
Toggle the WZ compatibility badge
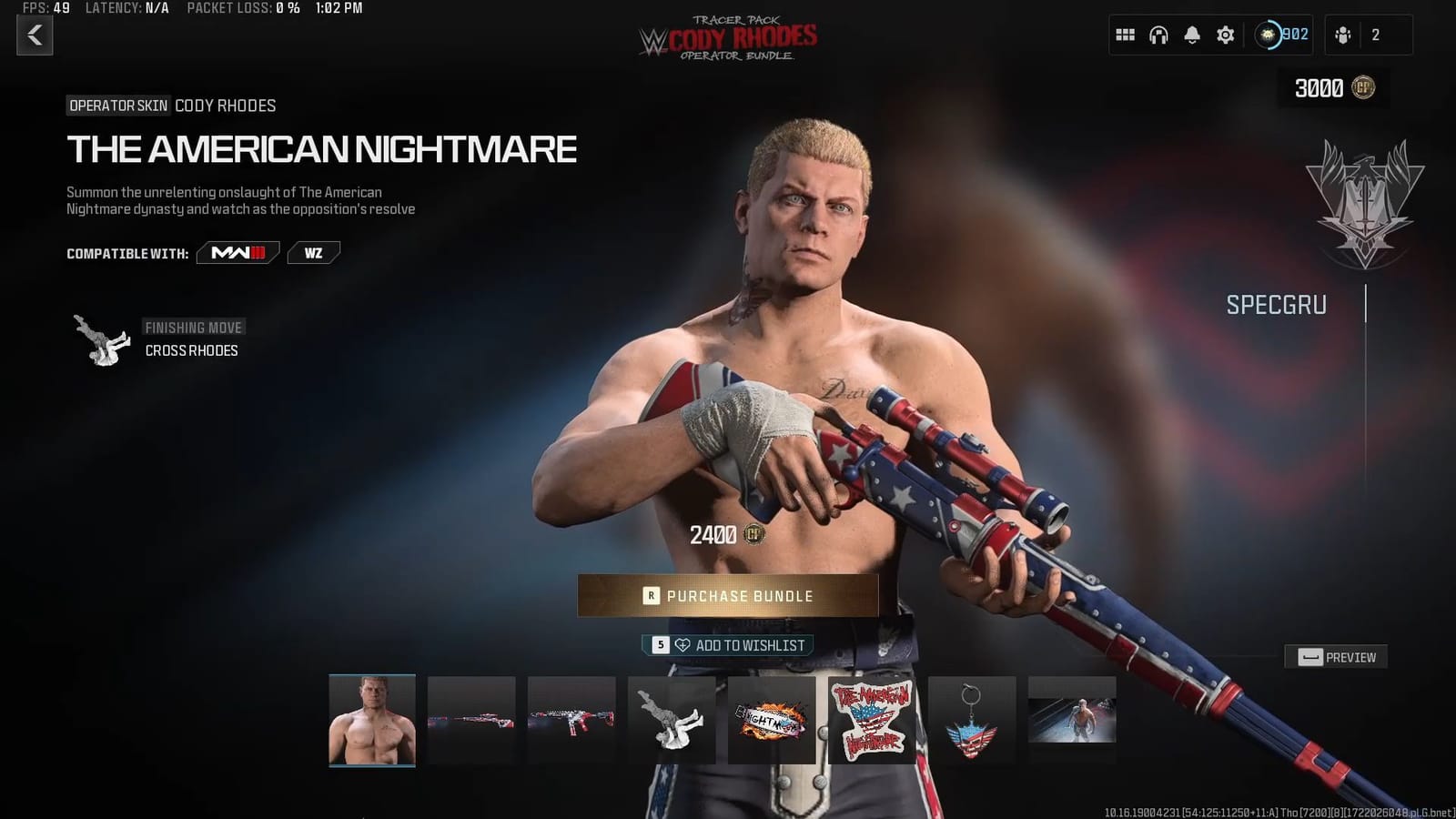click(x=313, y=253)
